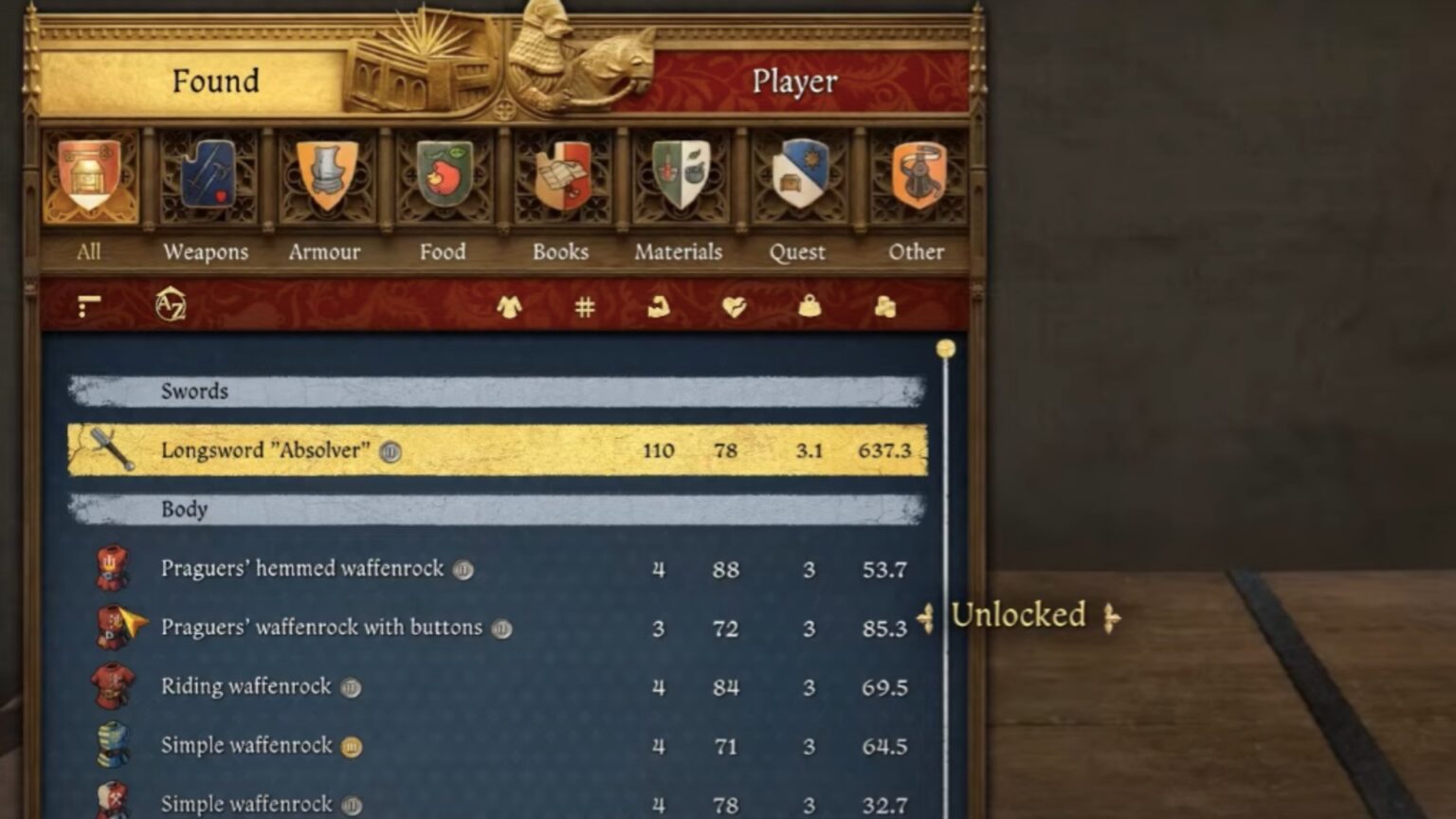The image size is (1456, 819).
Task: Toggle sorting by quantity with the # icon
Action: (583, 306)
